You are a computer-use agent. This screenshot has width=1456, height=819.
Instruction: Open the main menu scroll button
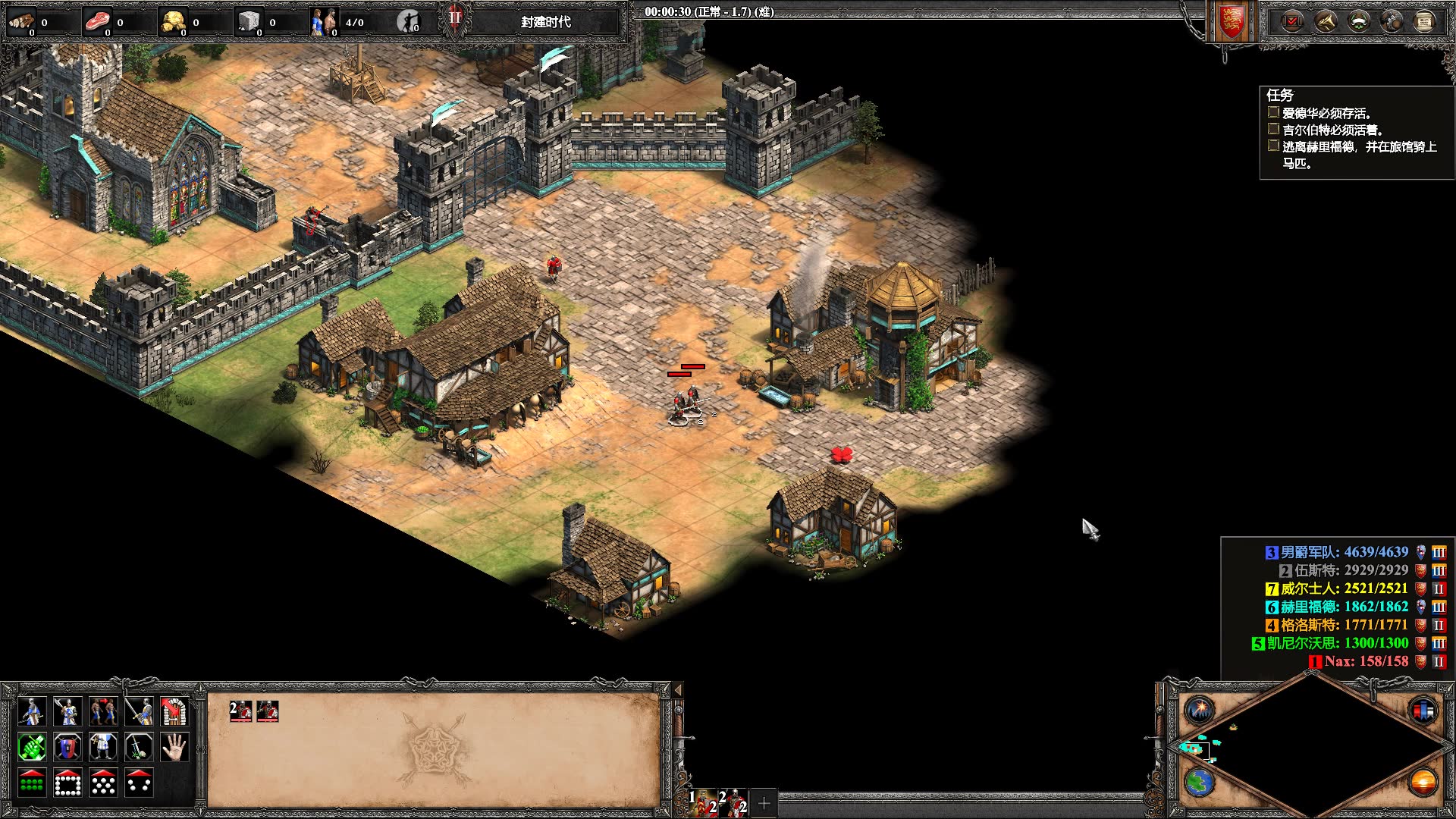tap(1424, 21)
